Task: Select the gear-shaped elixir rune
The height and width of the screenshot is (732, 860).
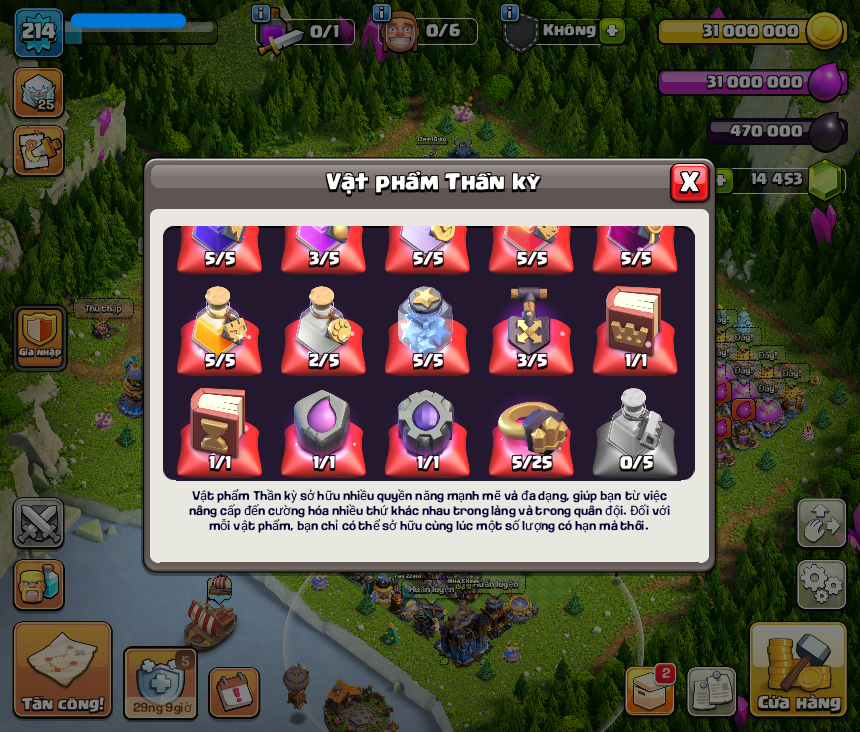Action: (427, 428)
